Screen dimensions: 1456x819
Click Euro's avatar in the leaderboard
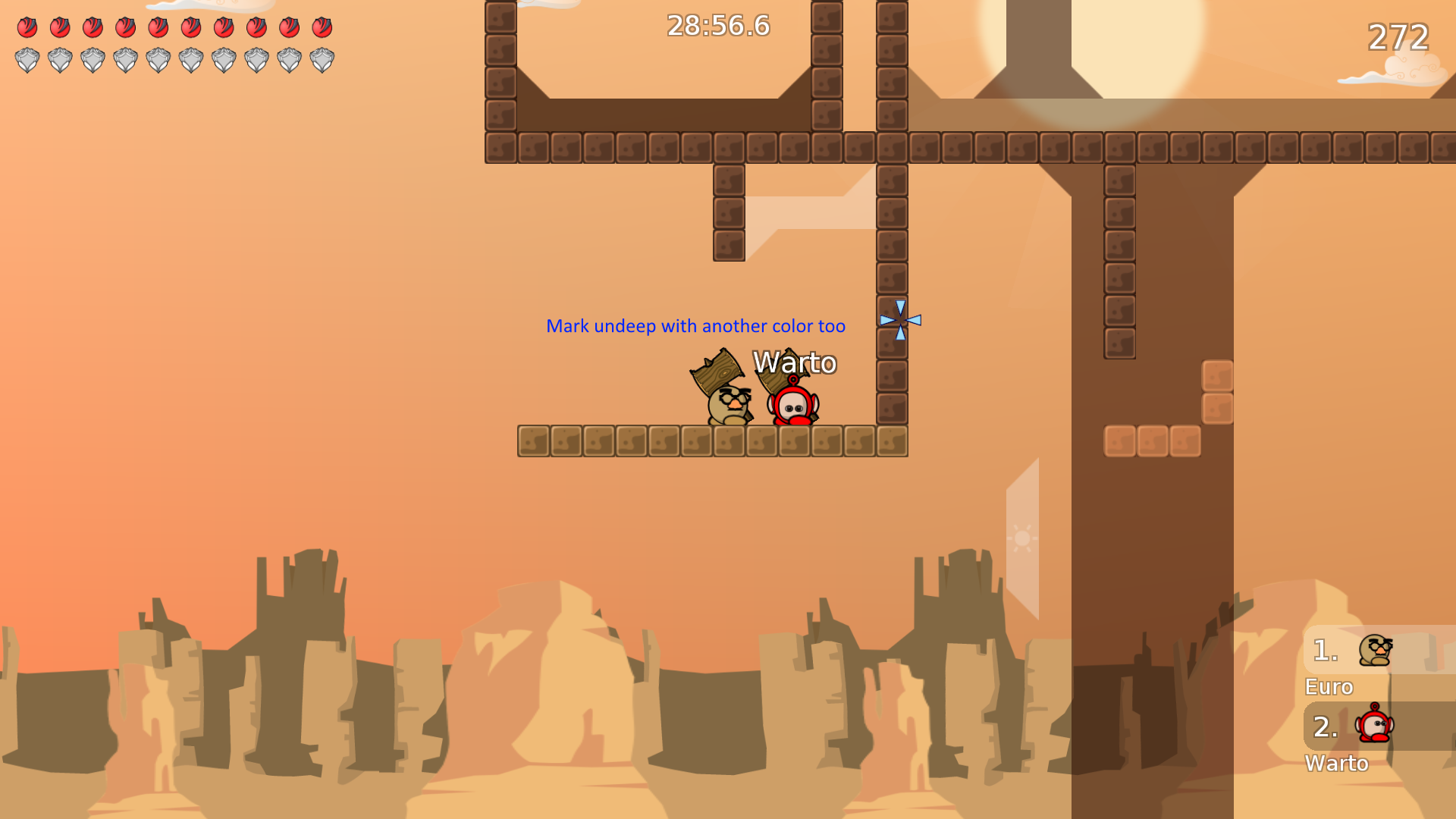click(x=1376, y=651)
